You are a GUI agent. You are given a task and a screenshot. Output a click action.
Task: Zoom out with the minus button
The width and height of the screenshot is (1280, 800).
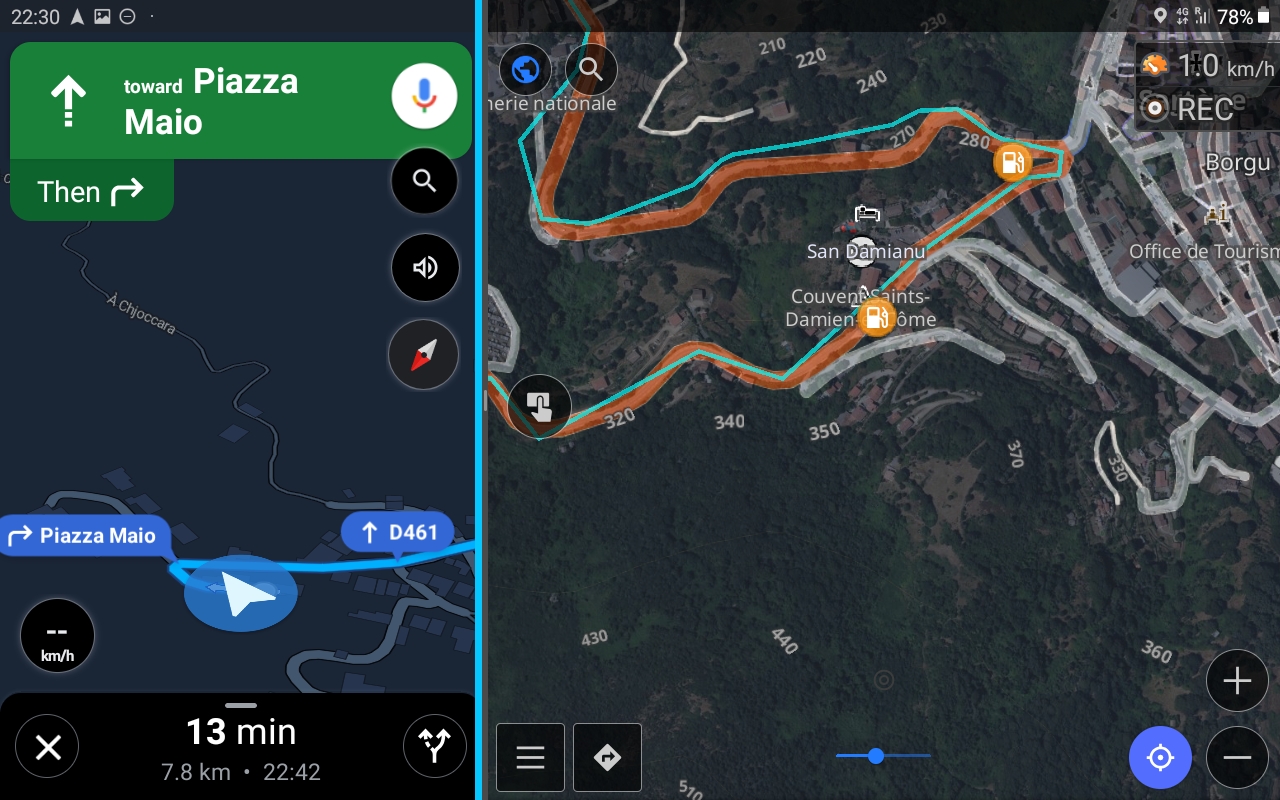pyautogui.click(x=1237, y=757)
